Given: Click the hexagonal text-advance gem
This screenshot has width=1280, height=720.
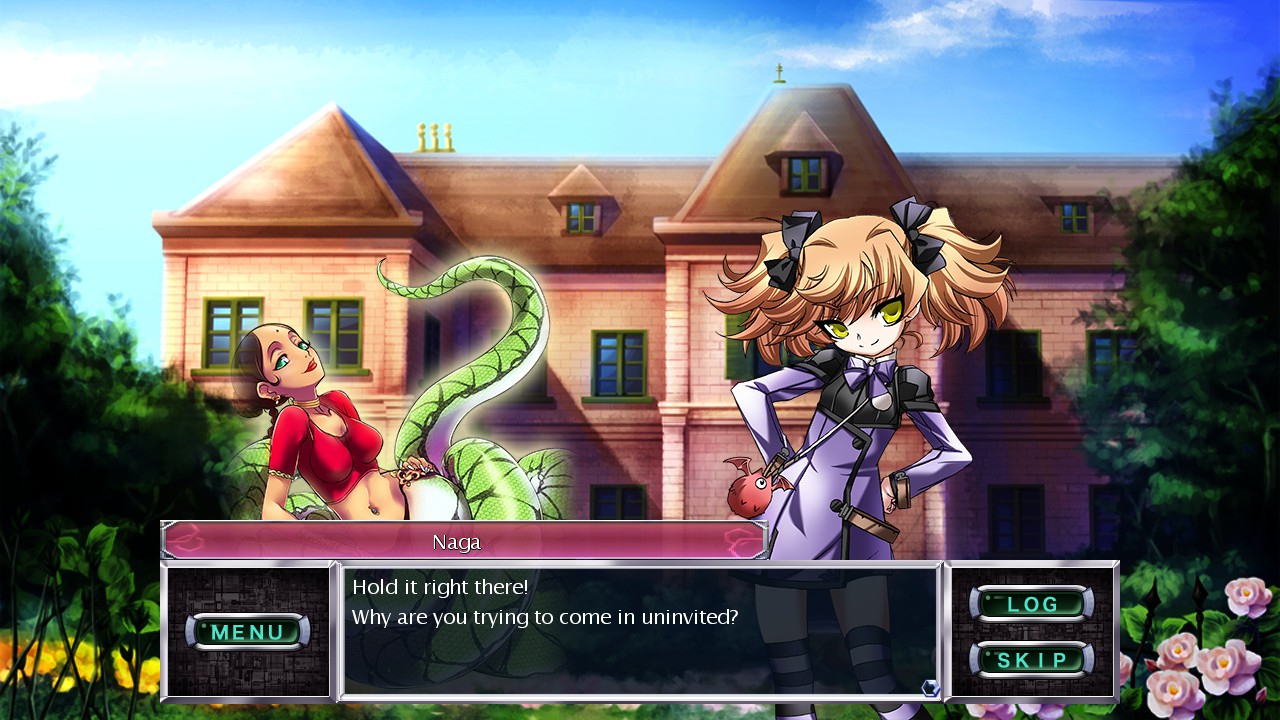Looking at the screenshot, I should pyautogui.click(x=930, y=688).
